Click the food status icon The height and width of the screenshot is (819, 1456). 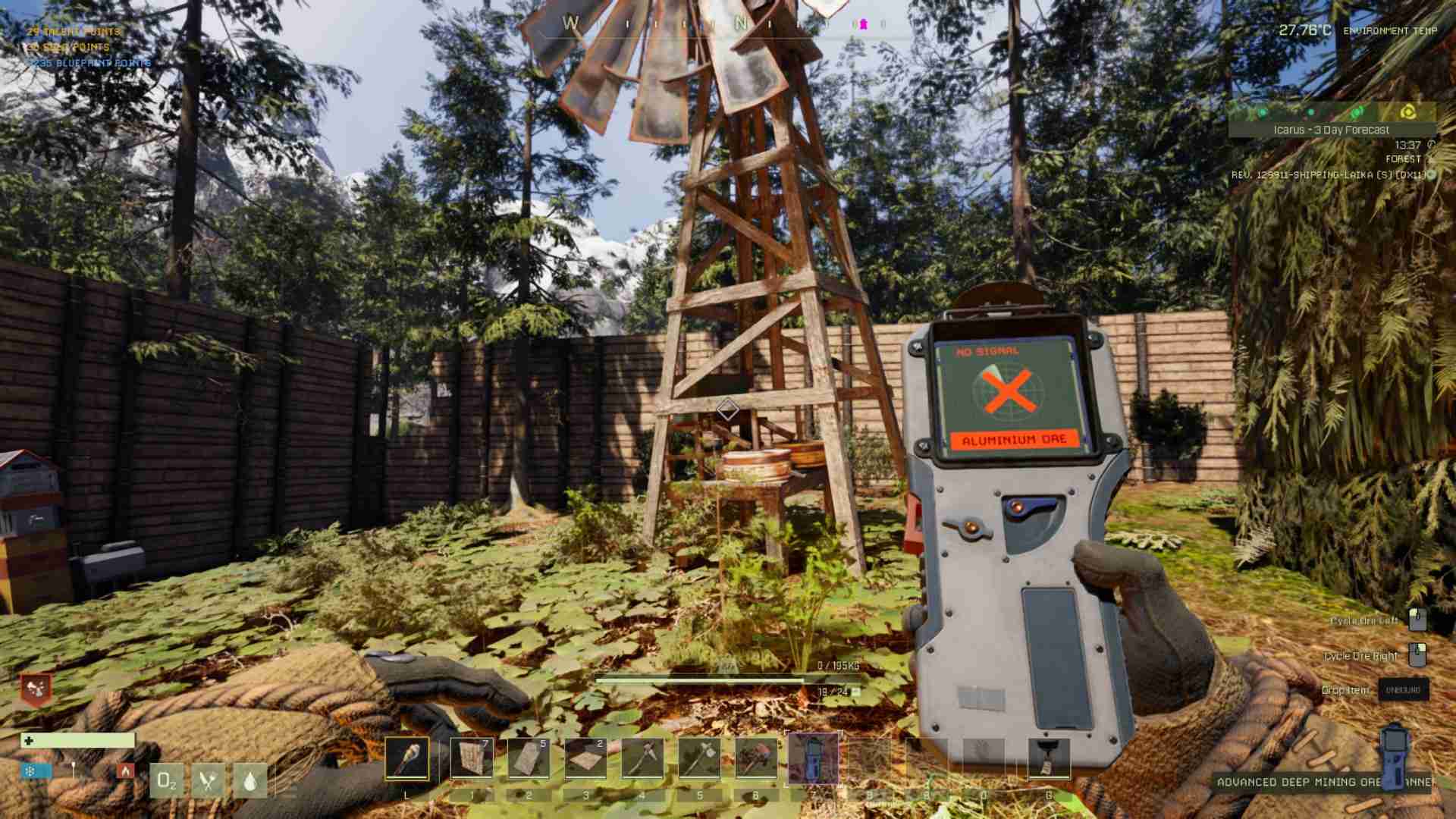pos(208,780)
